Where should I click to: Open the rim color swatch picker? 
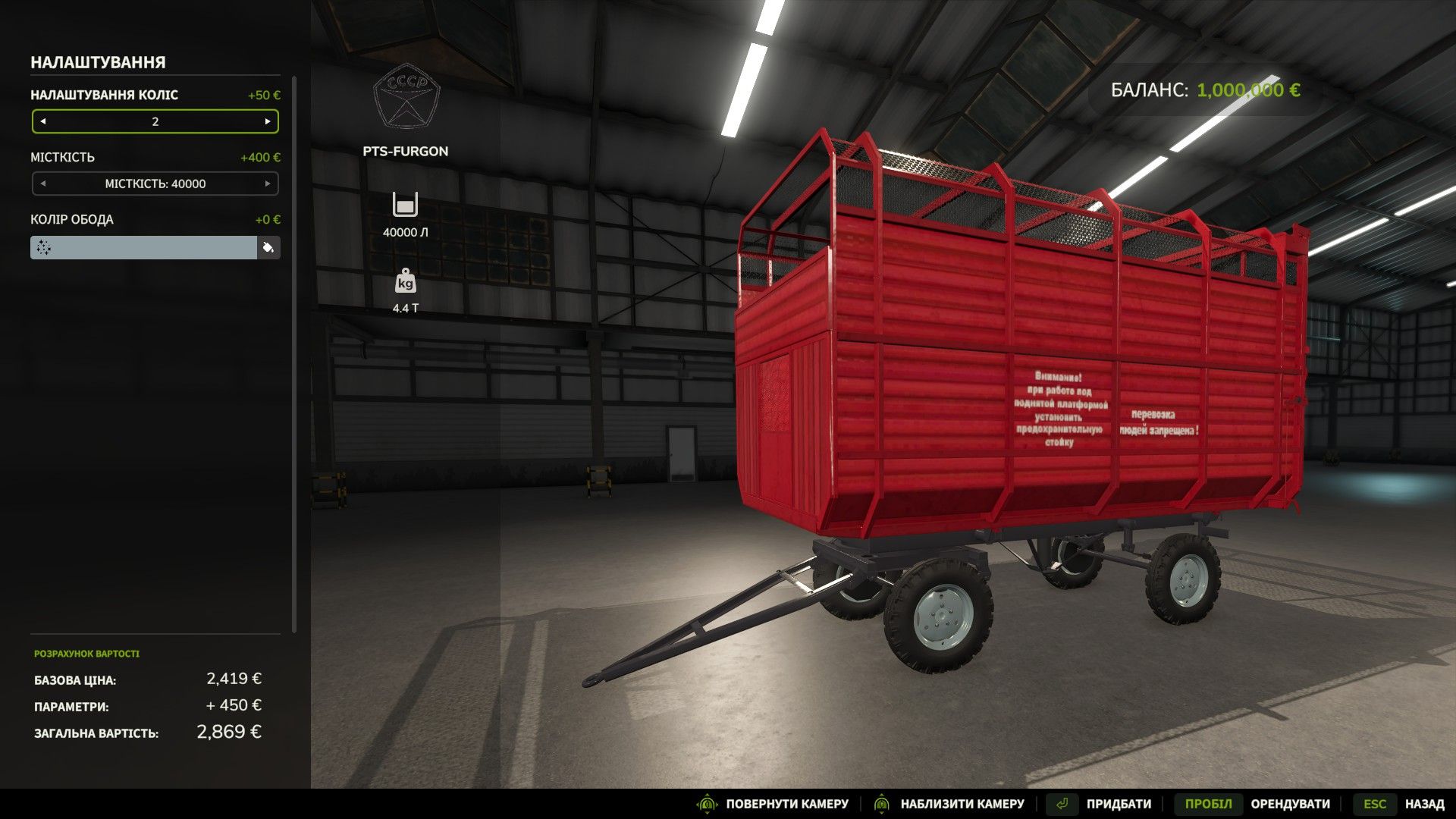pyautogui.click(x=144, y=247)
